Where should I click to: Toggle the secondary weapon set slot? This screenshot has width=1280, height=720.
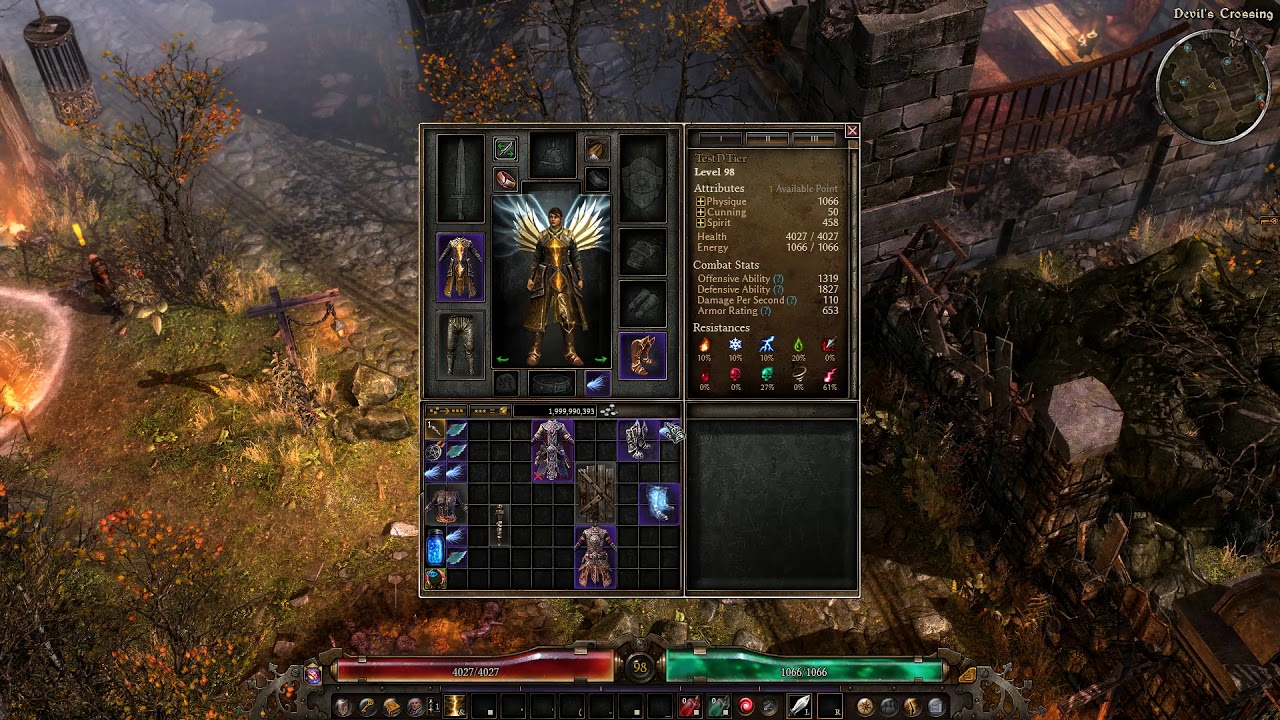pyautogui.click(x=507, y=148)
